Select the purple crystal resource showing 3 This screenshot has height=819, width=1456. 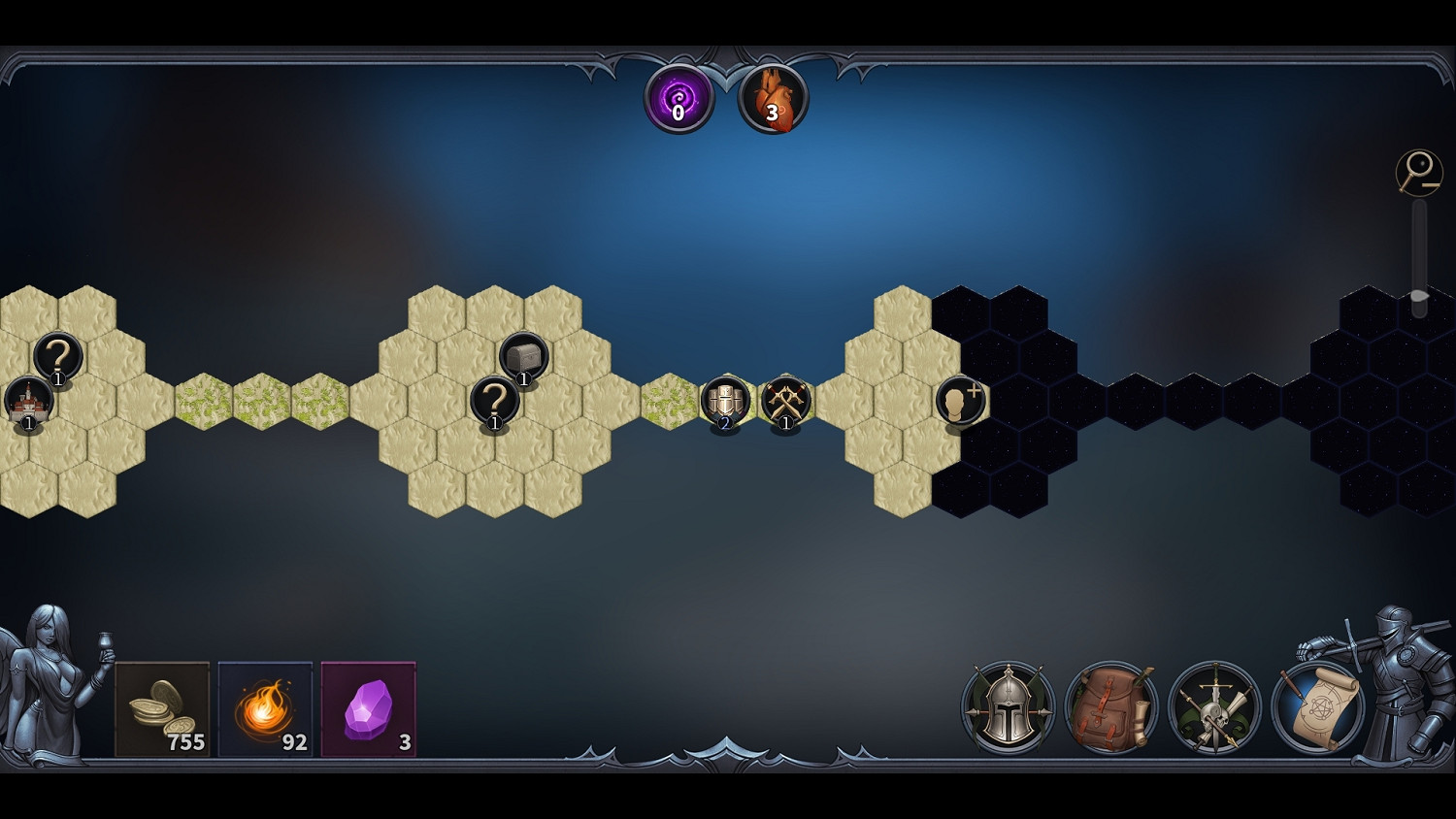pyautogui.click(x=368, y=707)
